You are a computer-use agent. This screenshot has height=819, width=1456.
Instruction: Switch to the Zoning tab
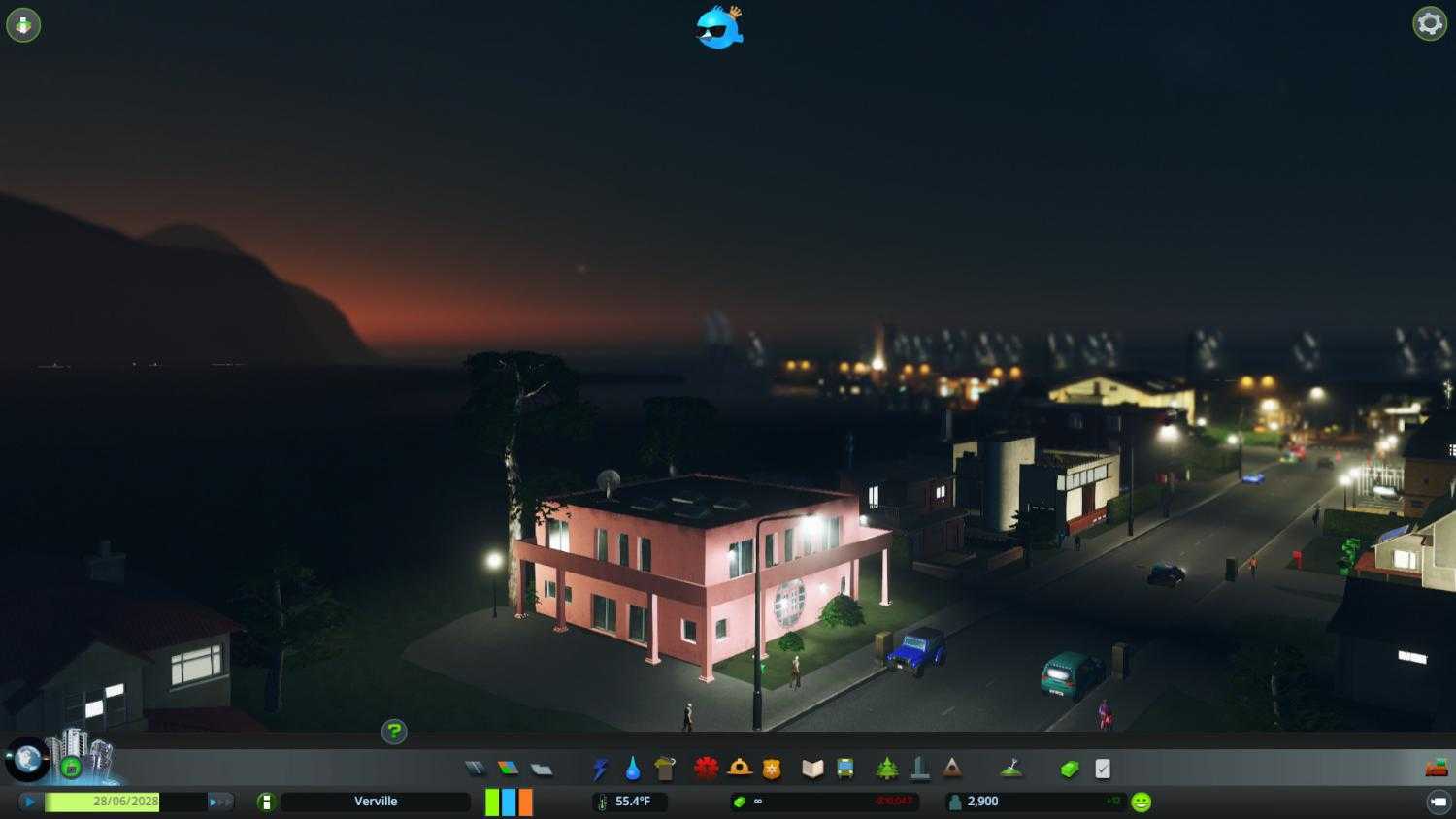tap(507, 768)
